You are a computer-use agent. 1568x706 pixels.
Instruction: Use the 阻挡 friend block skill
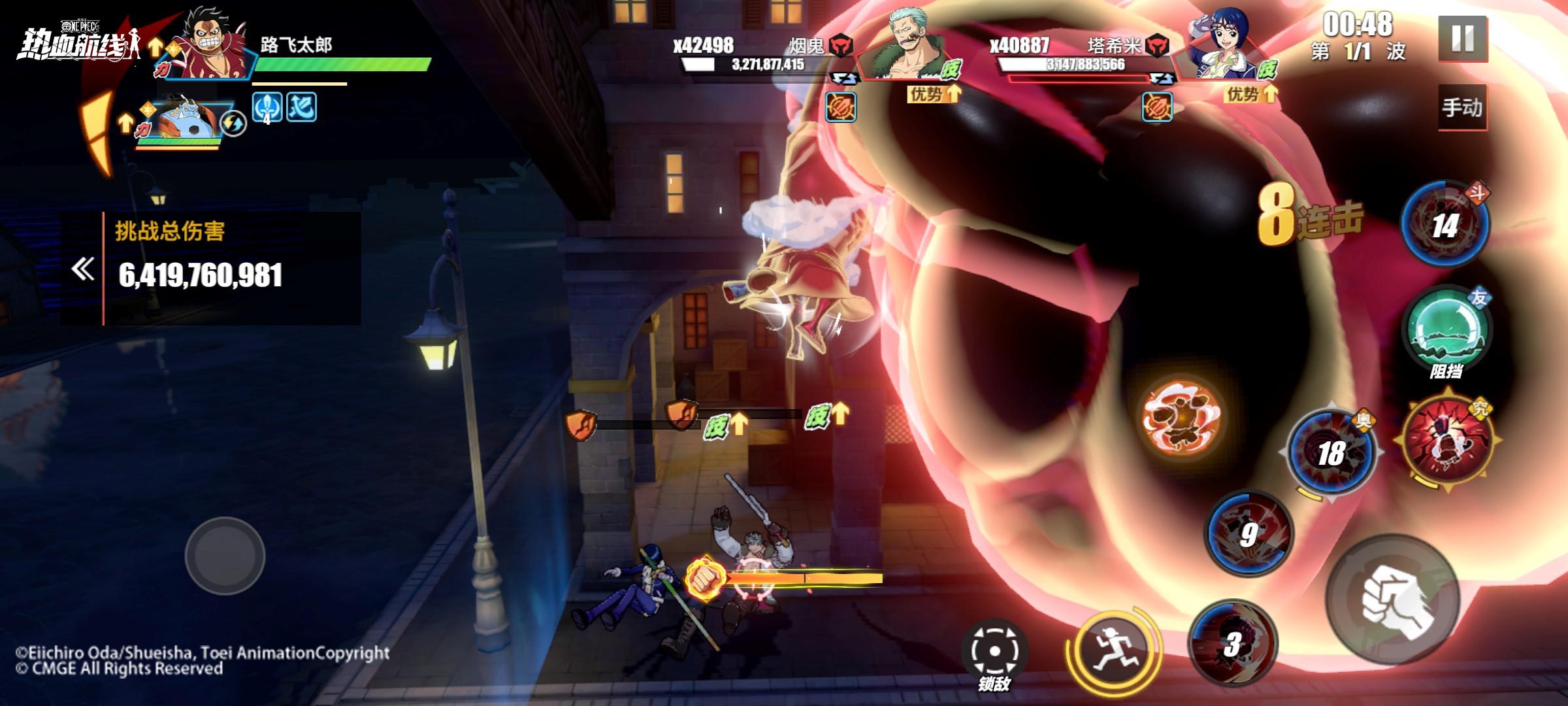click(x=1446, y=329)
